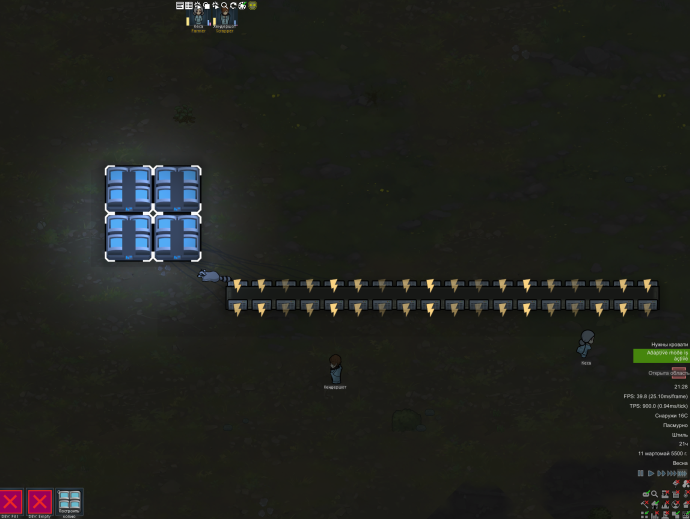Click the build copy battery gizmo
690x519 pixels.
[x=69, y=502]
